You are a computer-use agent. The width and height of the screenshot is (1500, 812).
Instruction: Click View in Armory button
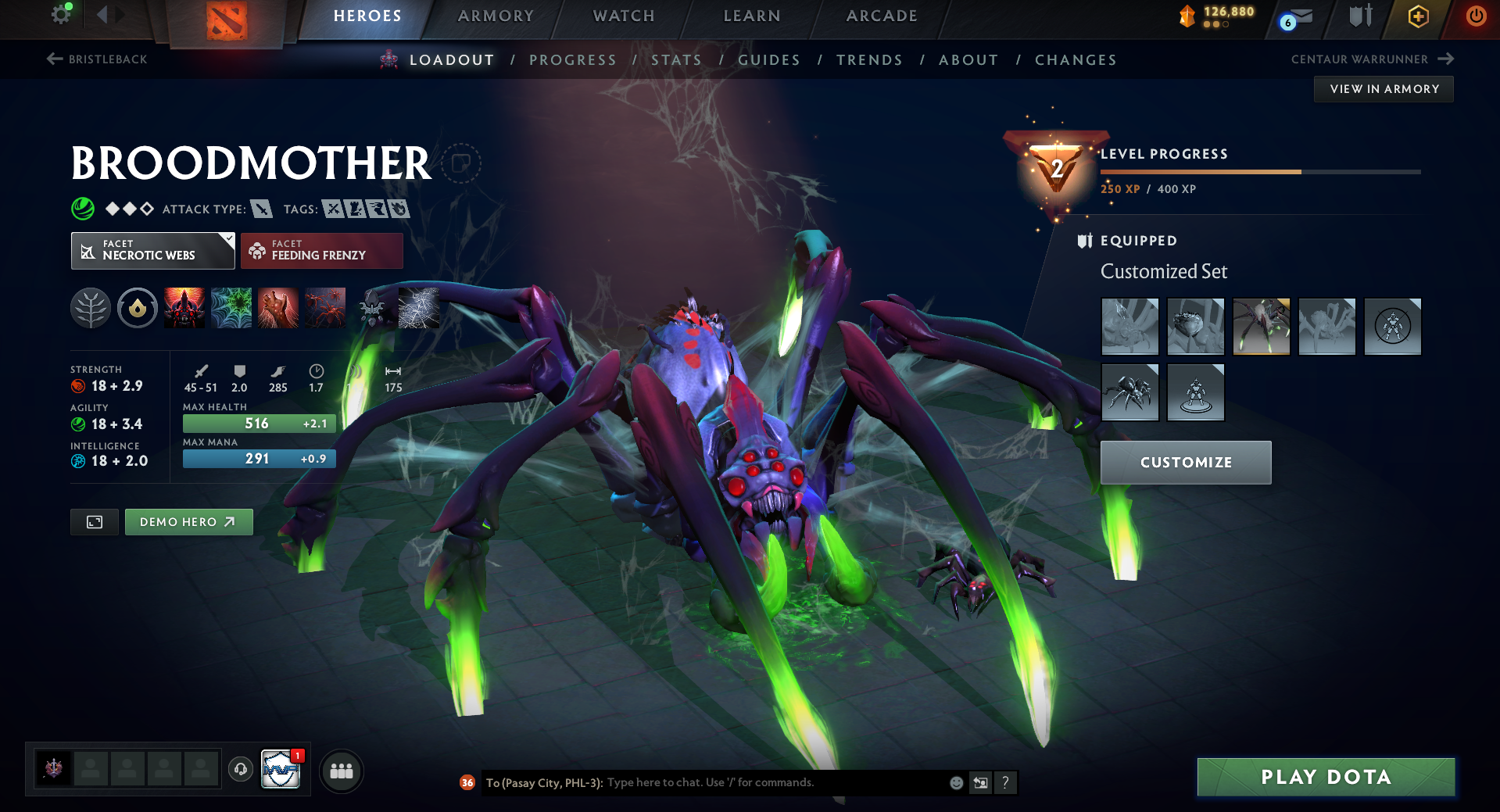1384,89
